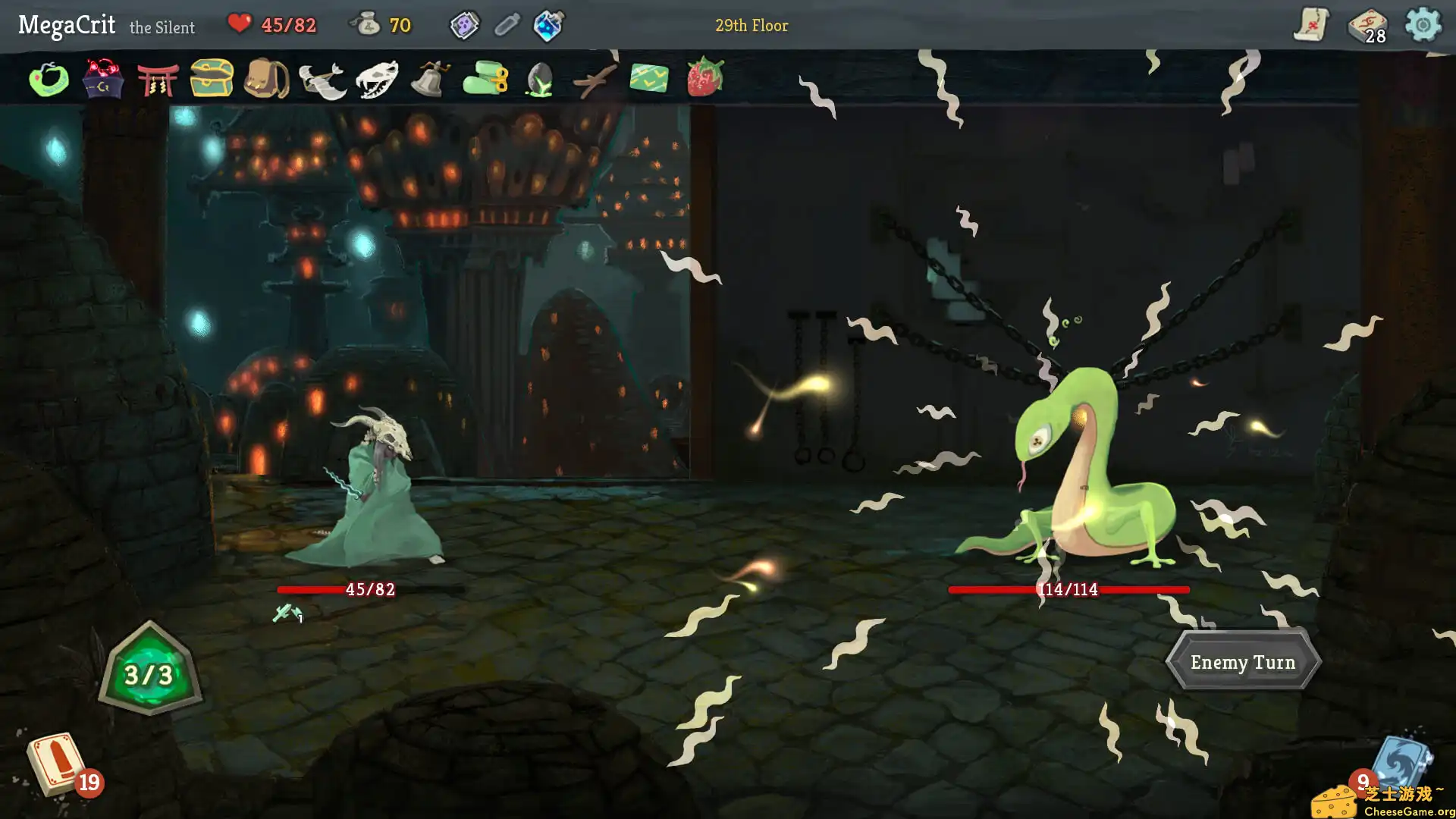
Task: Inspect the Snecko Skull relic
Action: (x=377, y=80)
